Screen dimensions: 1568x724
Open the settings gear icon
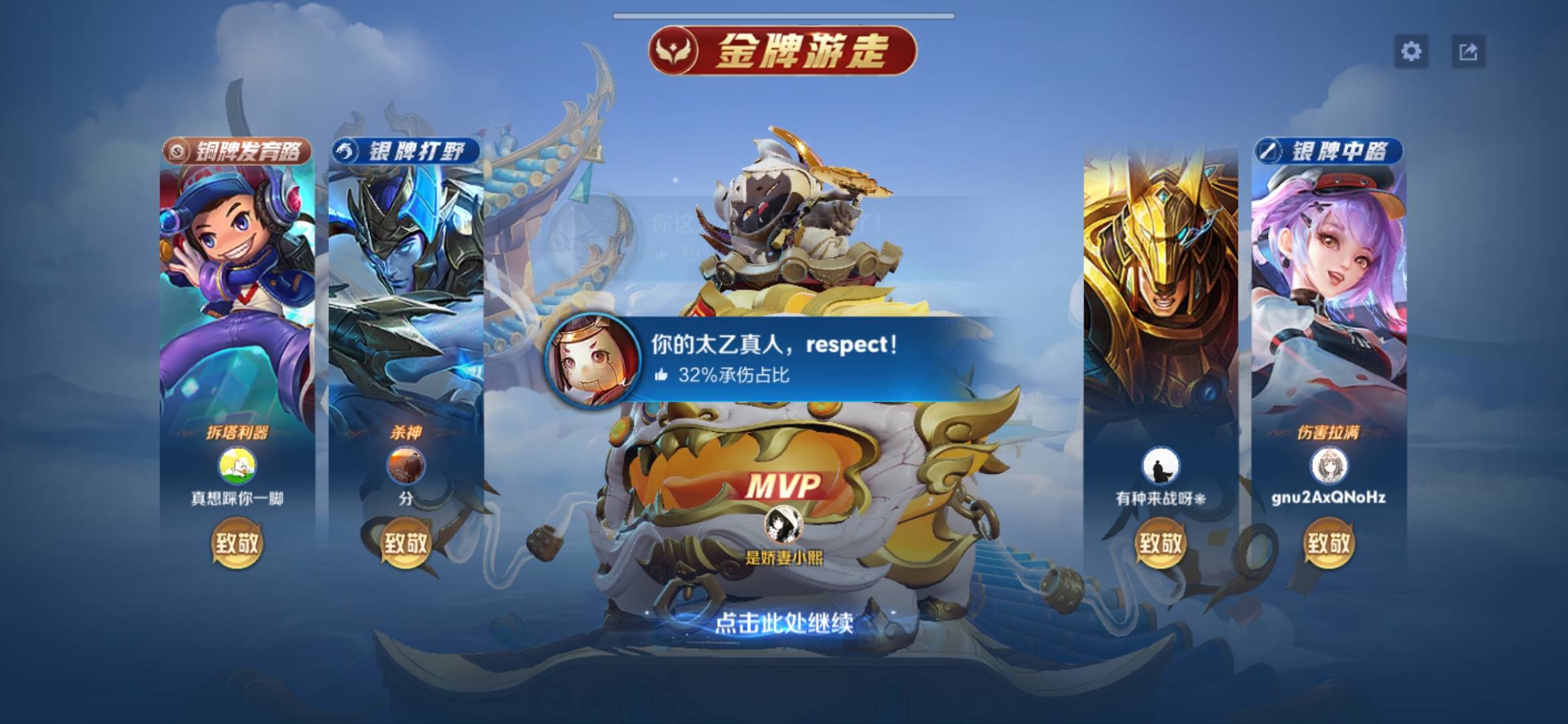coord(1411,50)
